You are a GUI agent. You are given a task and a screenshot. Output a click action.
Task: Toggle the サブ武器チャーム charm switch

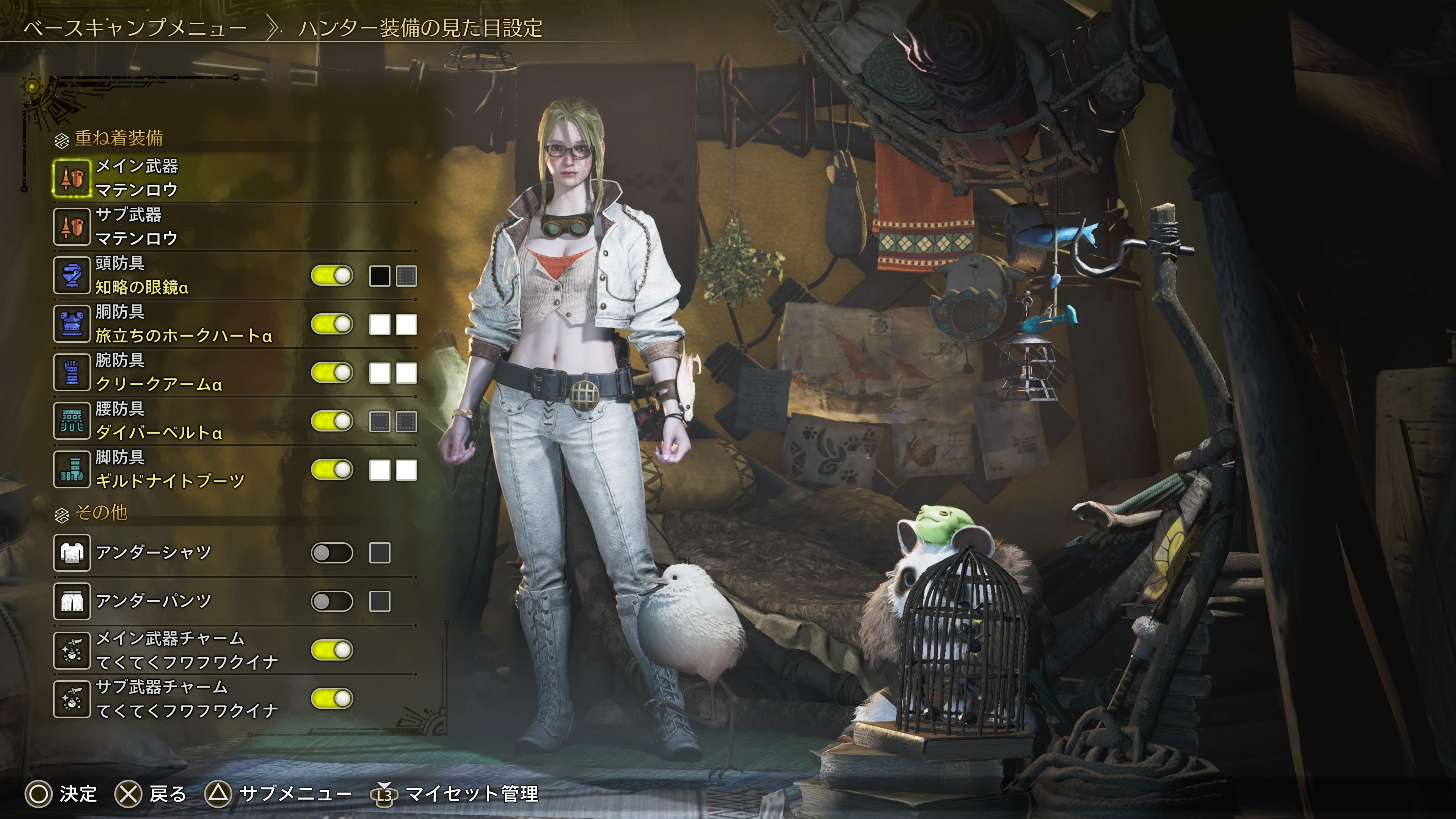pyautogui.click(x=333, y=698)
